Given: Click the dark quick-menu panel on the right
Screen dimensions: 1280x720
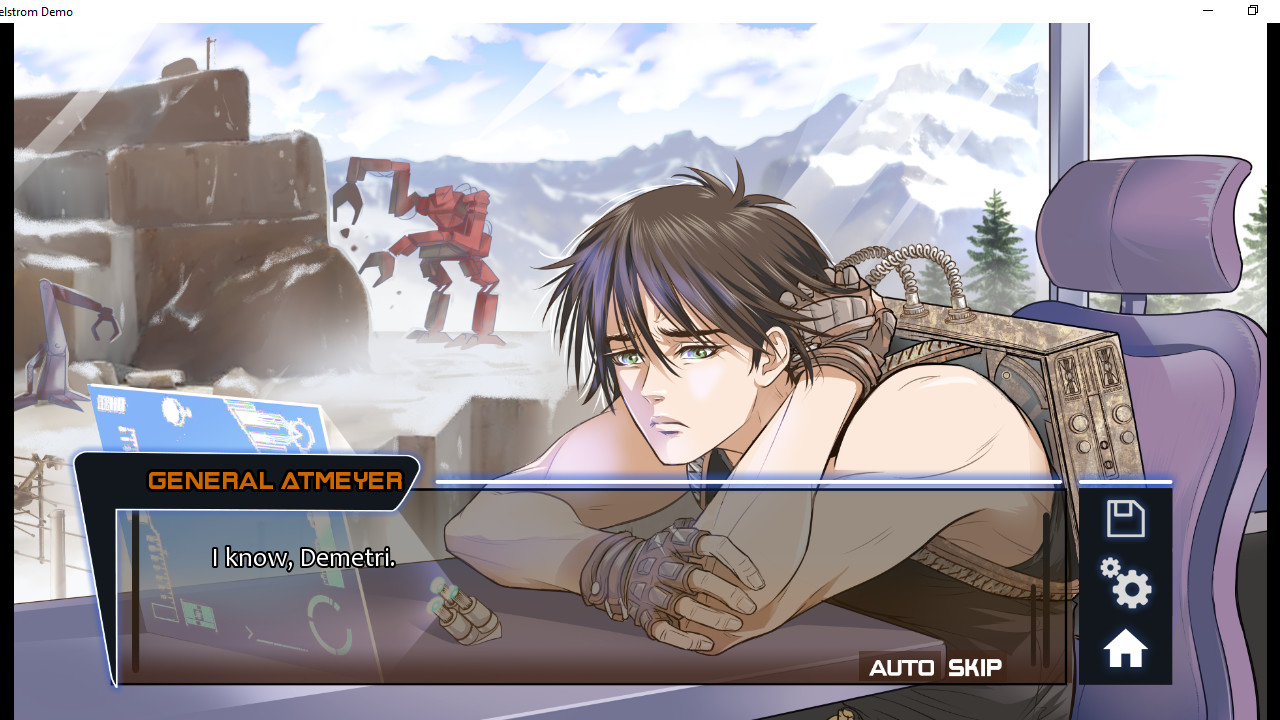Looking at the screenshot, I should pyautogui.click(x=1125, y=585).
